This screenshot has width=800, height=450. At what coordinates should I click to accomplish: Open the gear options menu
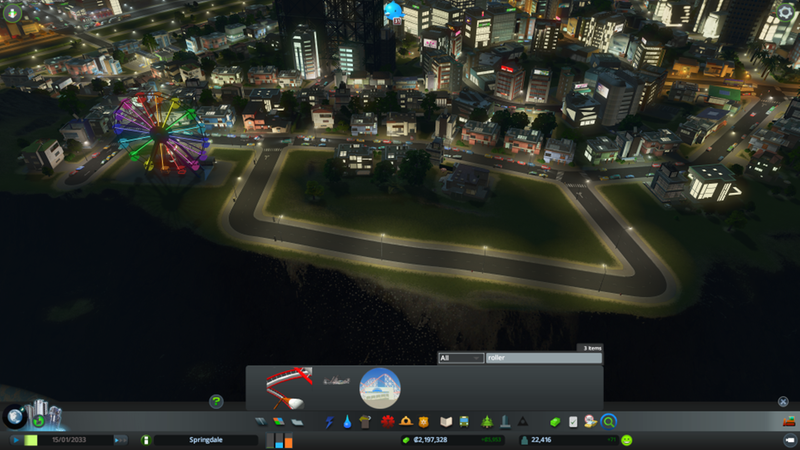pyautogui.click(x=785, y=12)
